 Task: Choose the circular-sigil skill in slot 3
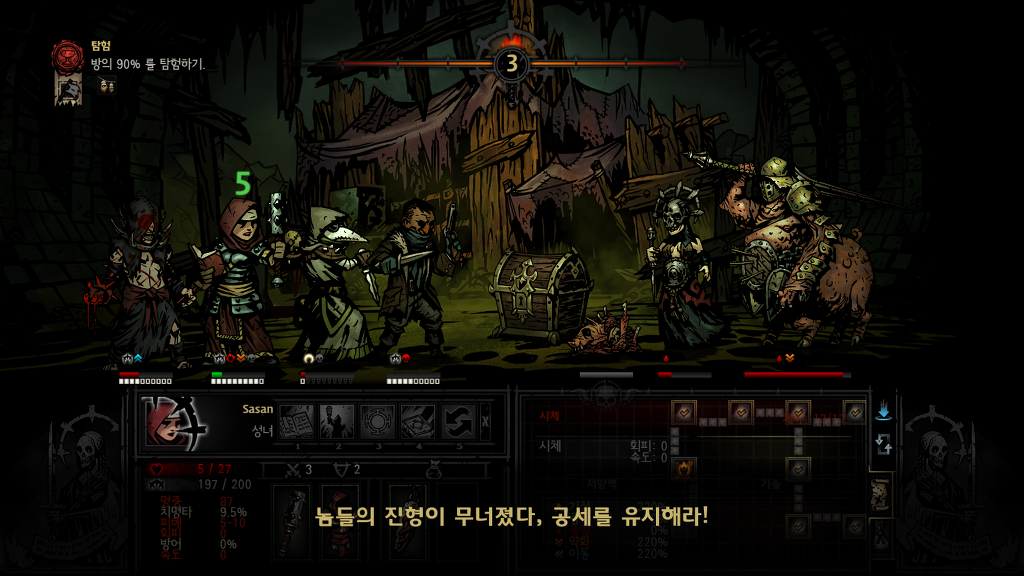click(x=378, y=422)
